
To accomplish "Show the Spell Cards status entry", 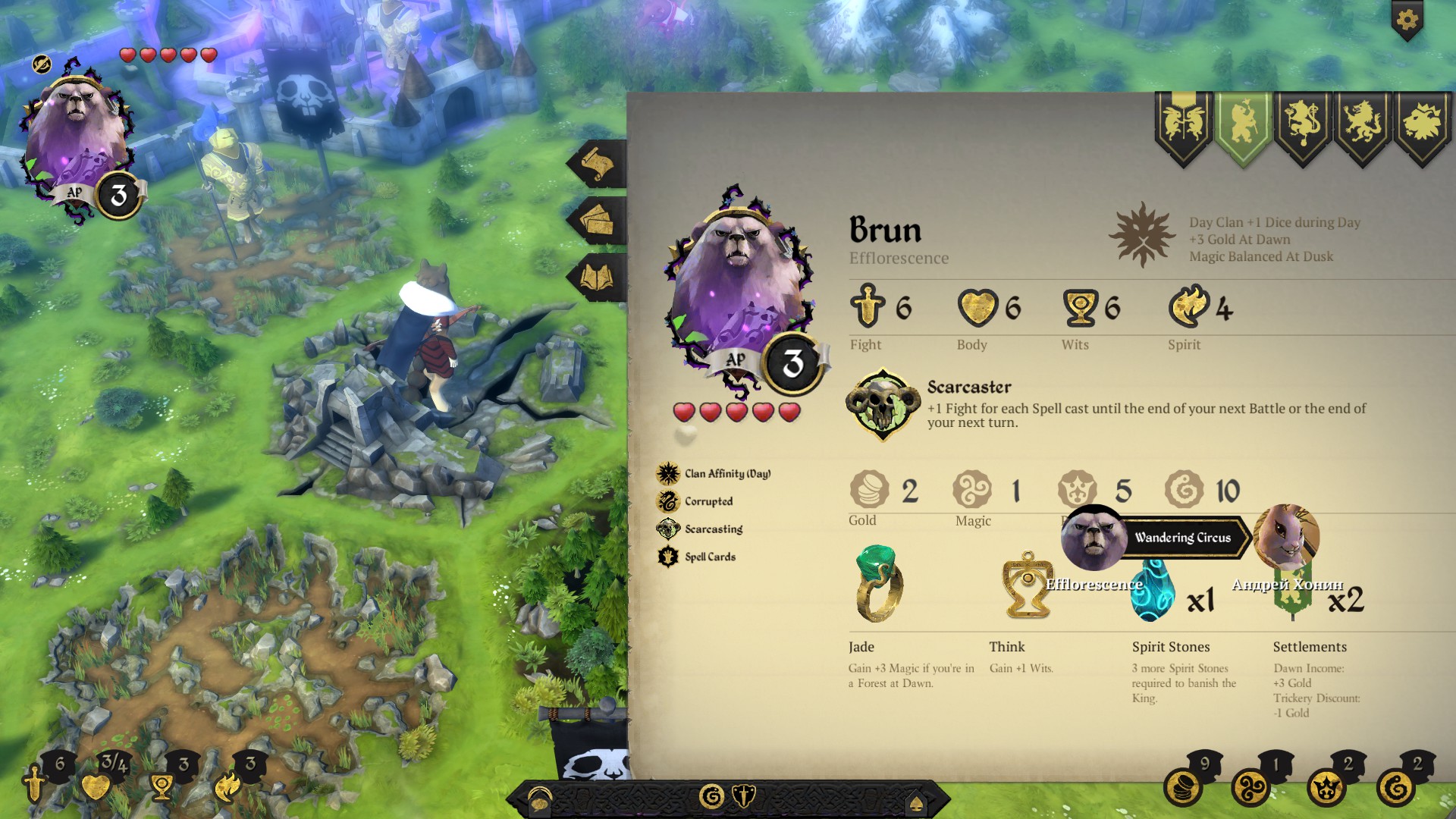I will pyautogui.click(x=709, y=557).
